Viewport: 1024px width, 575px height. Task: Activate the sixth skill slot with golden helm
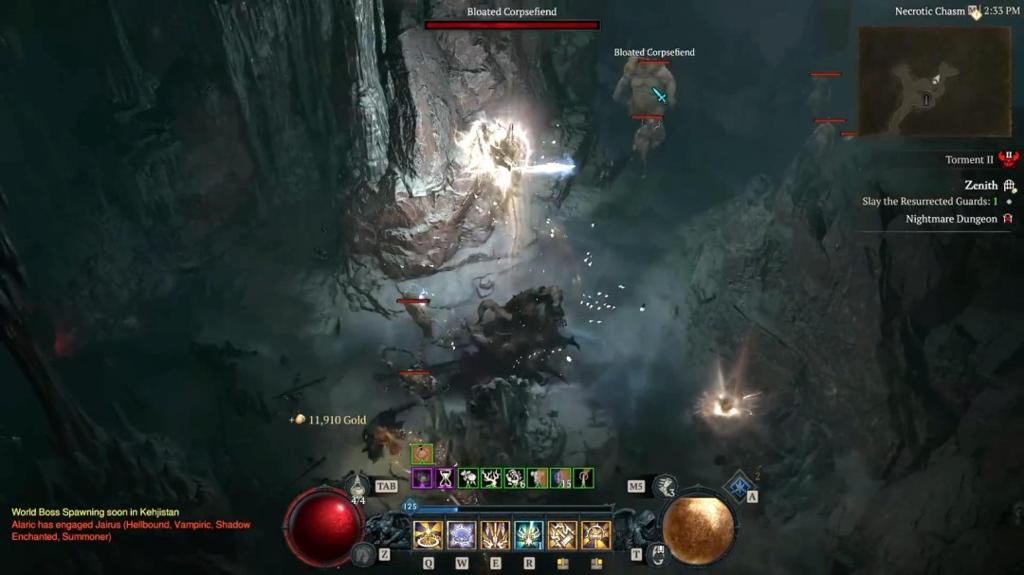tap(596, 535)
